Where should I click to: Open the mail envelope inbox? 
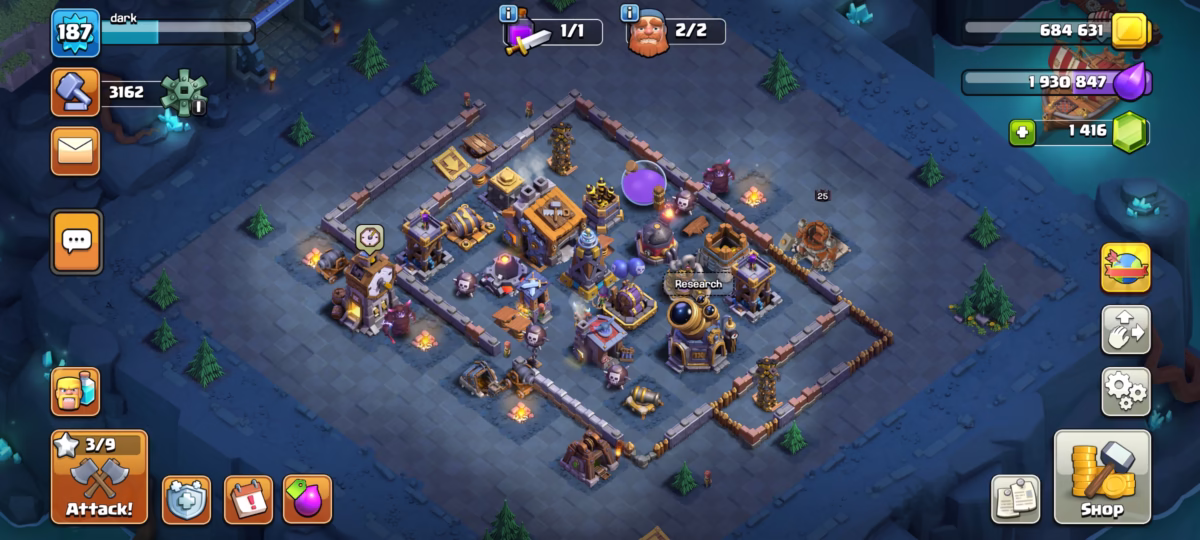pyautogui.click(x=76, y=151)
